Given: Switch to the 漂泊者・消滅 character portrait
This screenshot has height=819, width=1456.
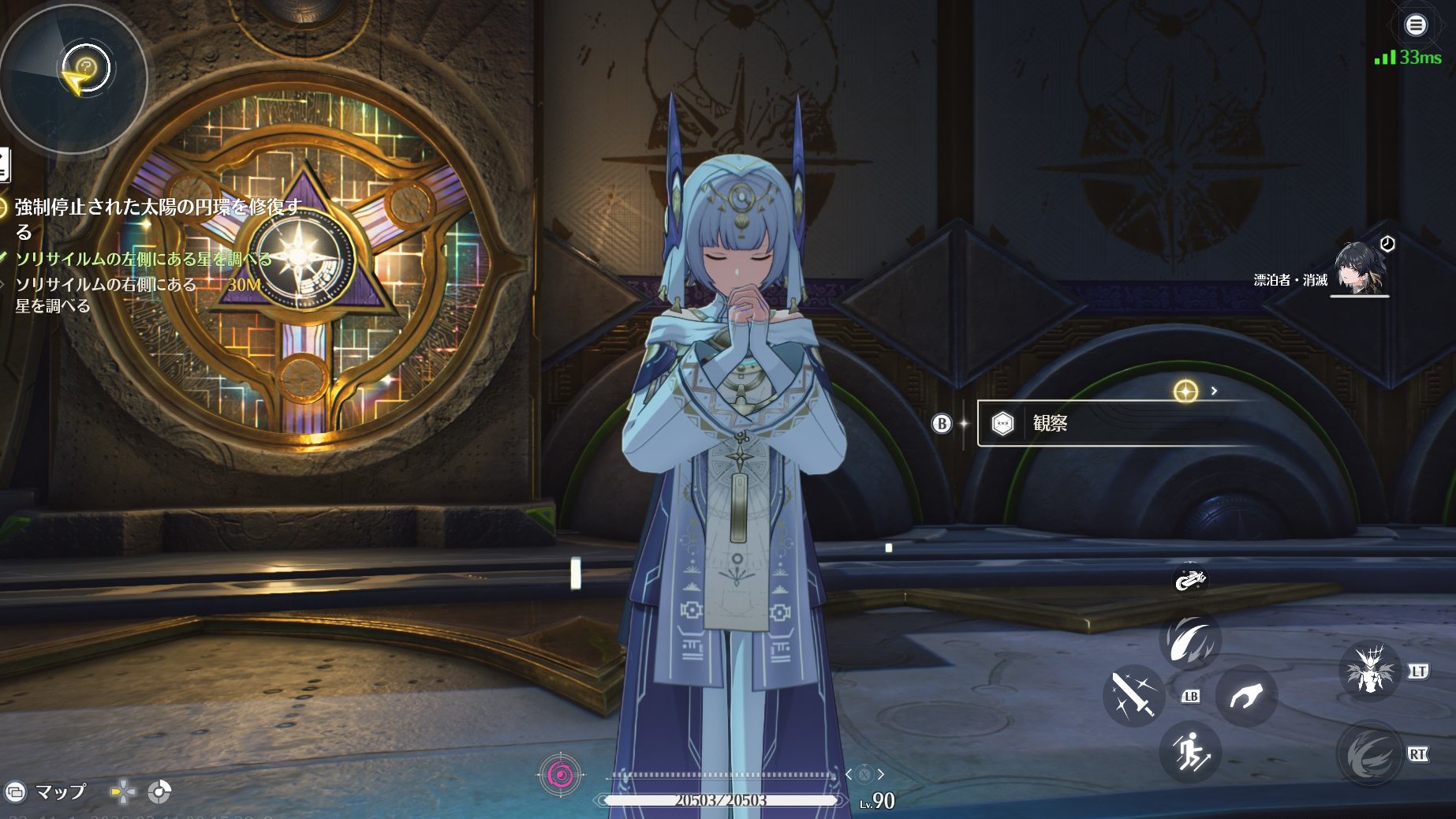Looking at the screenshot, I should click(1358, 268).
